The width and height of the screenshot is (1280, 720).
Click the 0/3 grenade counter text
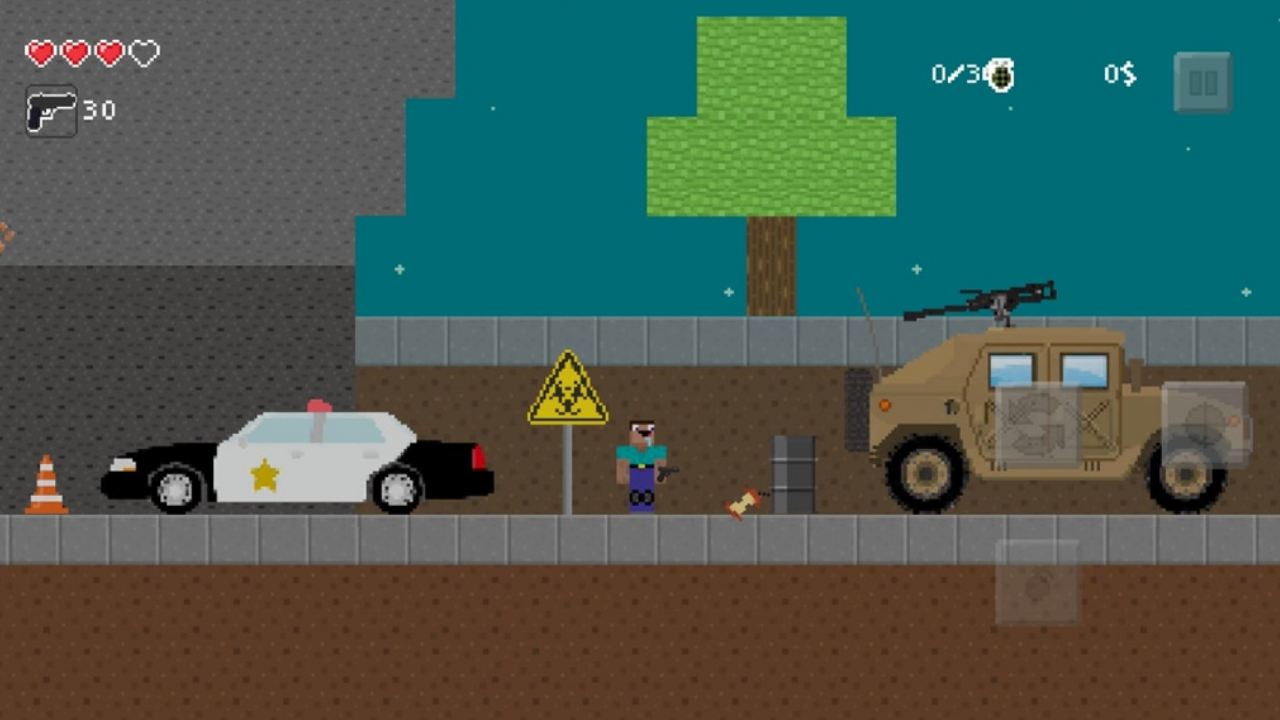tap(954, 72)
